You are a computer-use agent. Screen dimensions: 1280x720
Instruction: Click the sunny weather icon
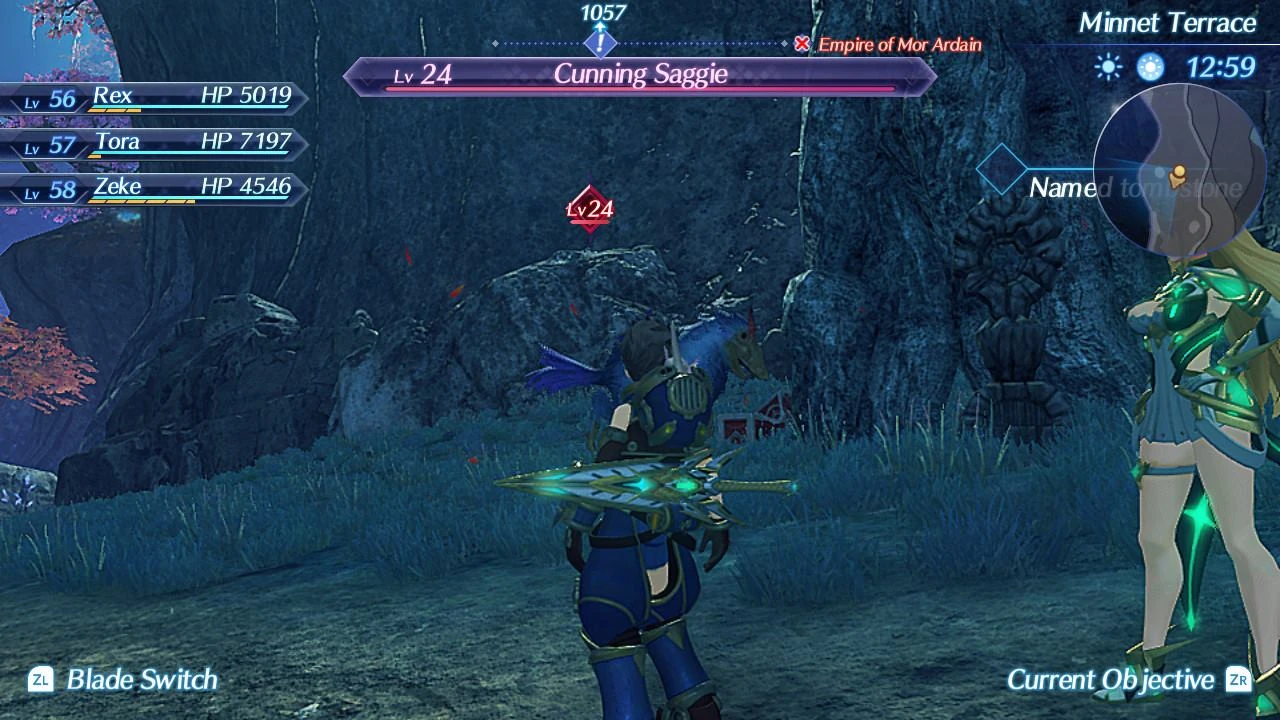(x=1109, y=66)
